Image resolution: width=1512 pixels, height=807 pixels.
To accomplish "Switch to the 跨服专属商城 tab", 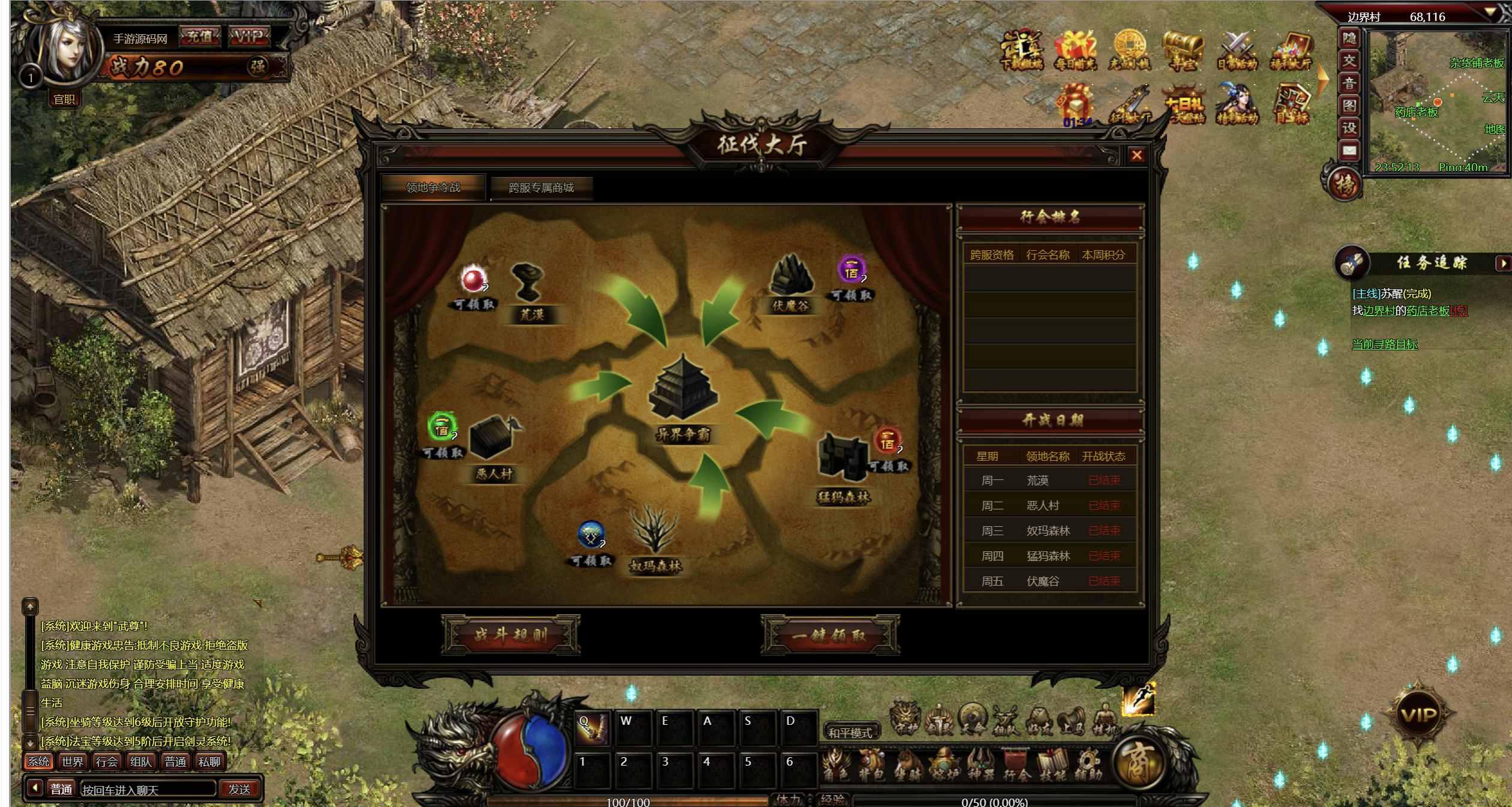I will [541, 188].
